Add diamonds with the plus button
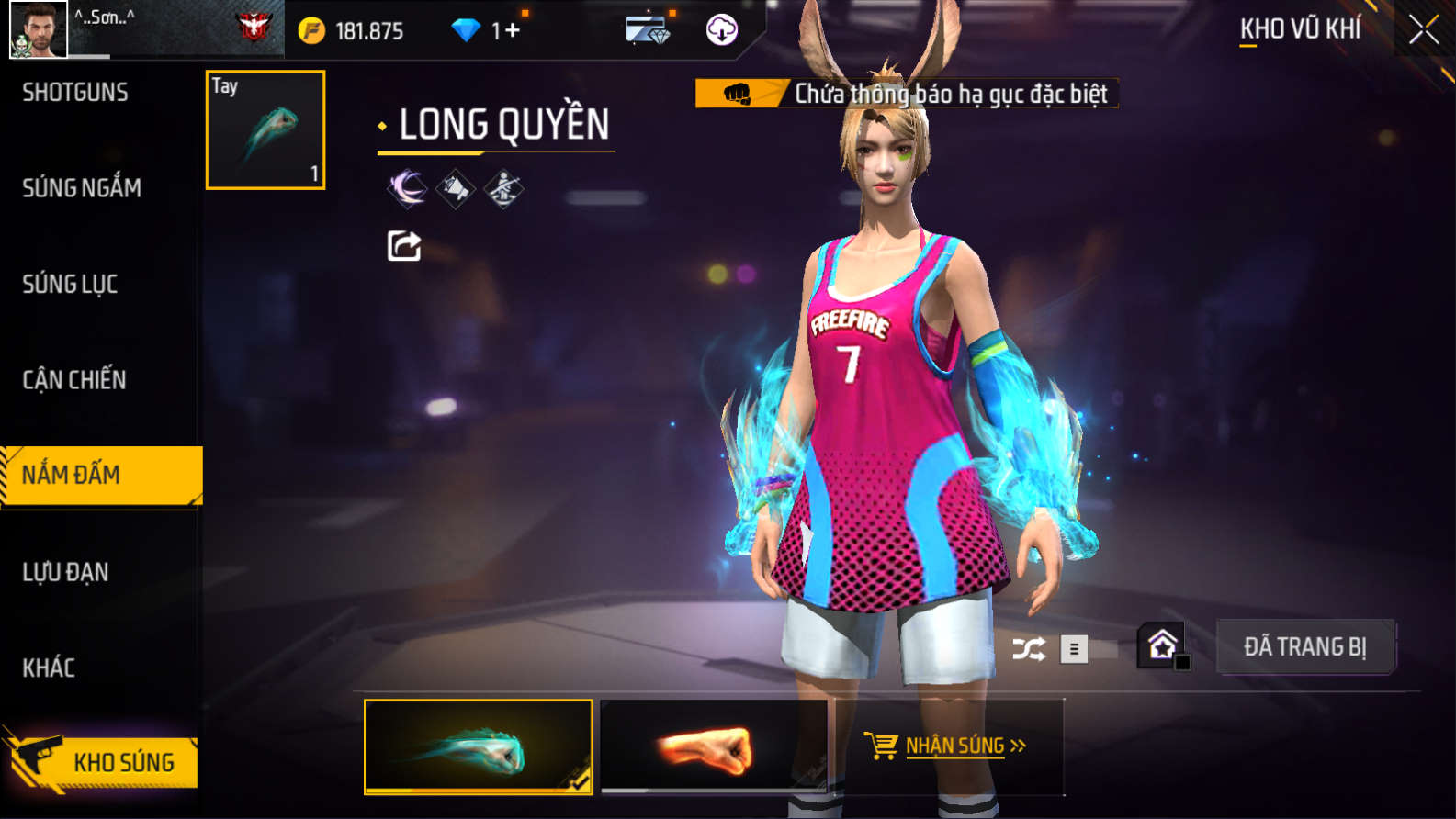 pyautogui.click(x=511, y=31)
